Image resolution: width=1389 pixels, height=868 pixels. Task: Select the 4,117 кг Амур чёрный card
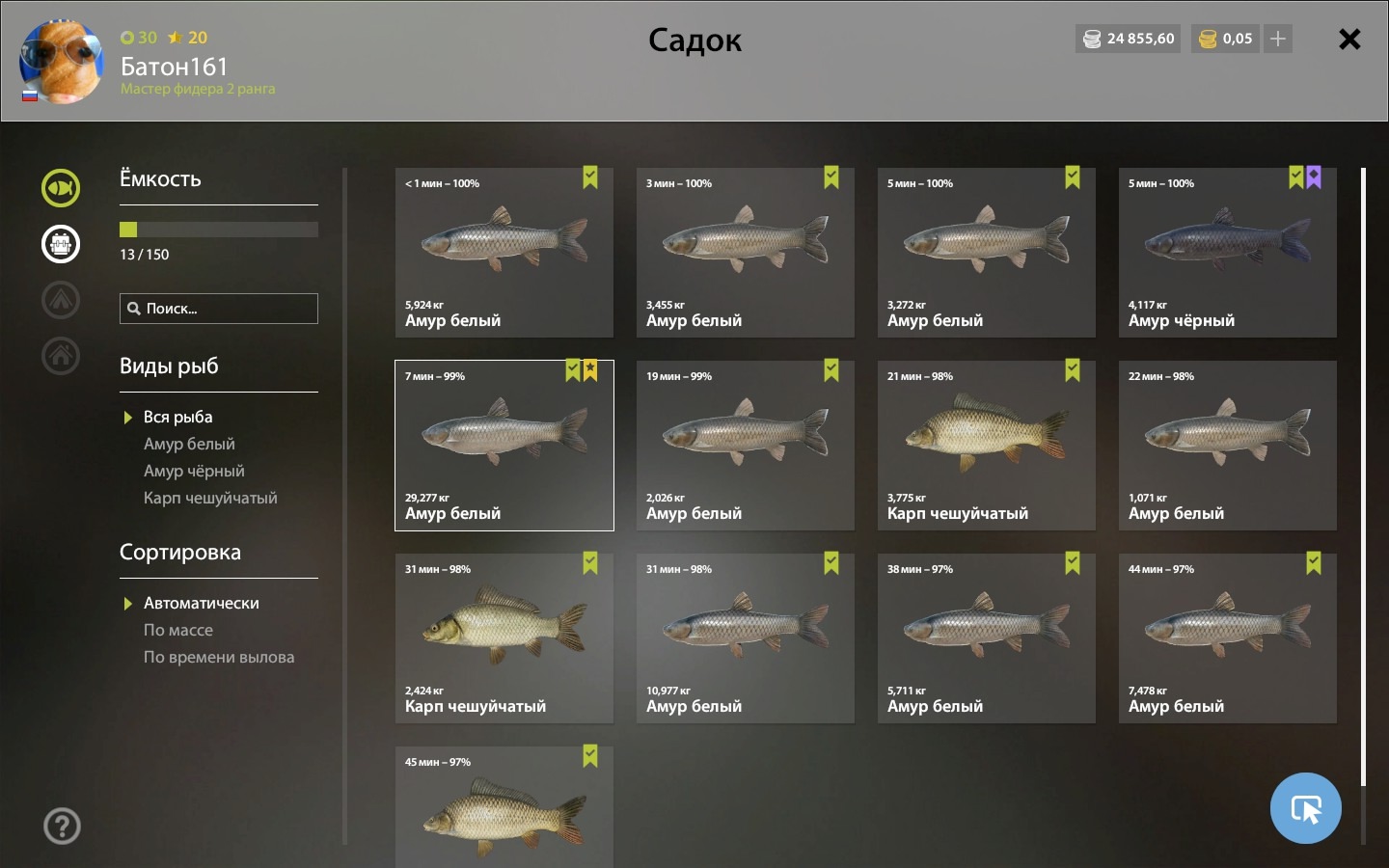1227,253
